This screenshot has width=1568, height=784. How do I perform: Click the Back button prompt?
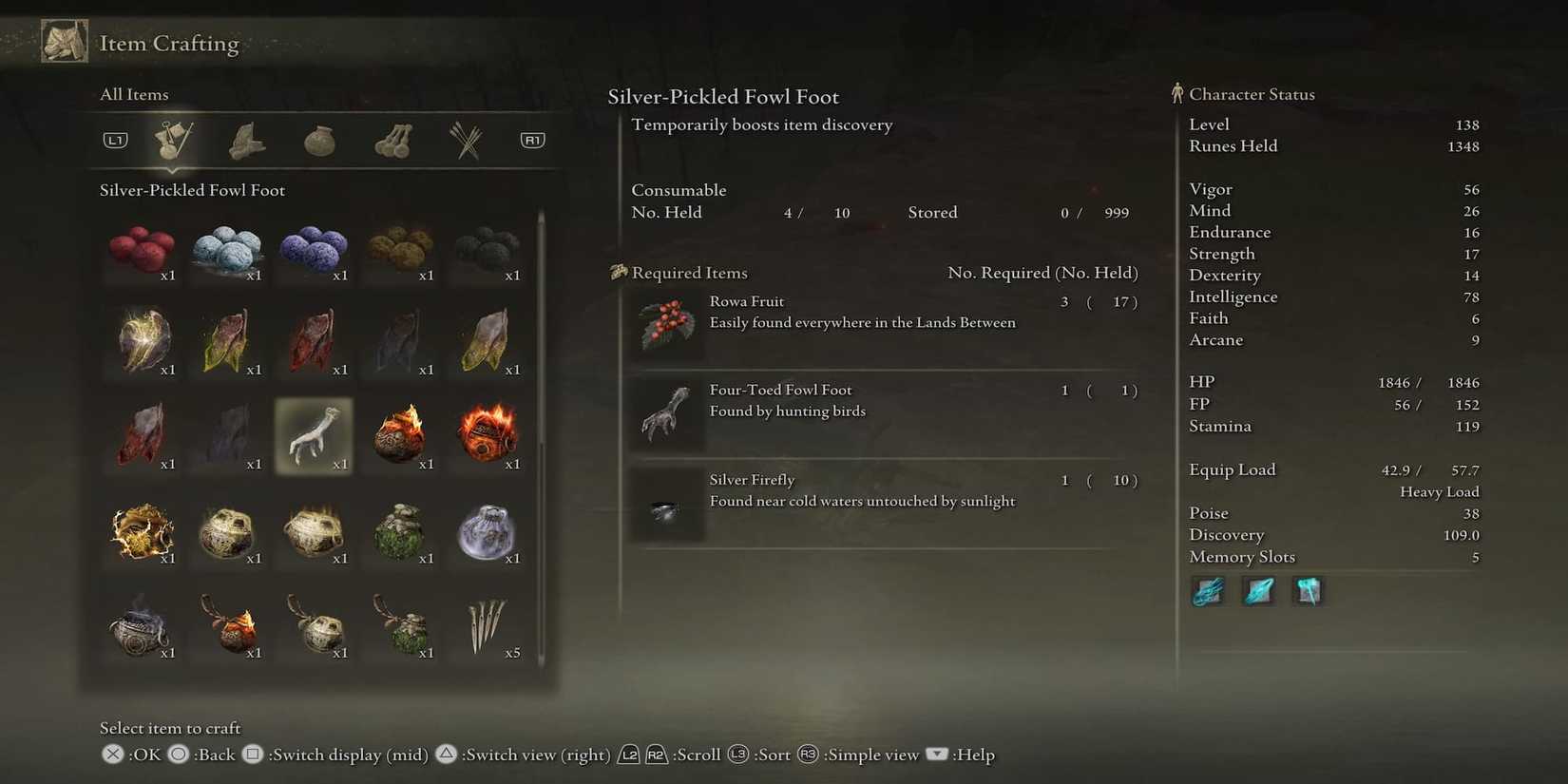[177, 754]
